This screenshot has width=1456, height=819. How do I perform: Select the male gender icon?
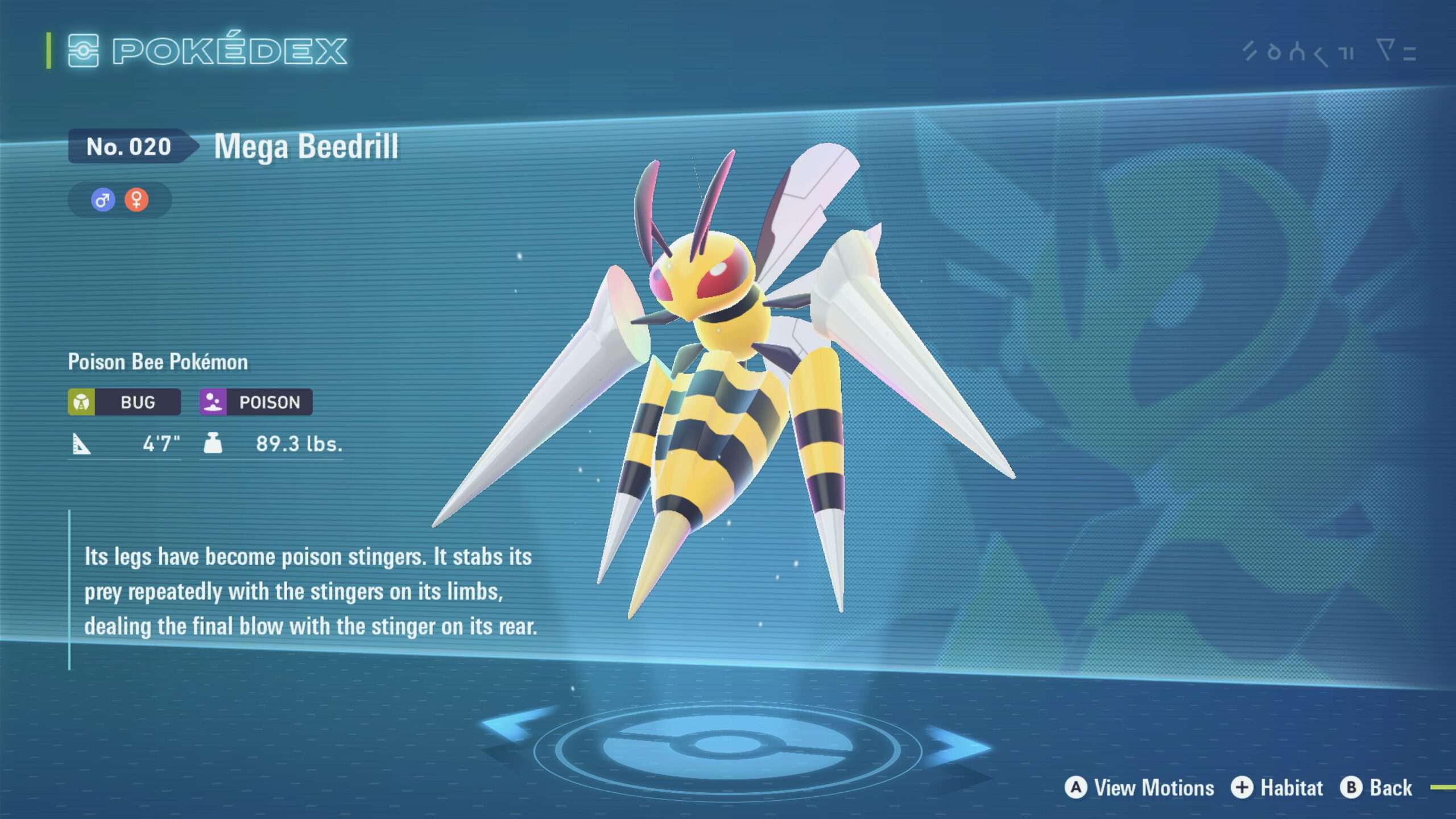coord(103,200)
